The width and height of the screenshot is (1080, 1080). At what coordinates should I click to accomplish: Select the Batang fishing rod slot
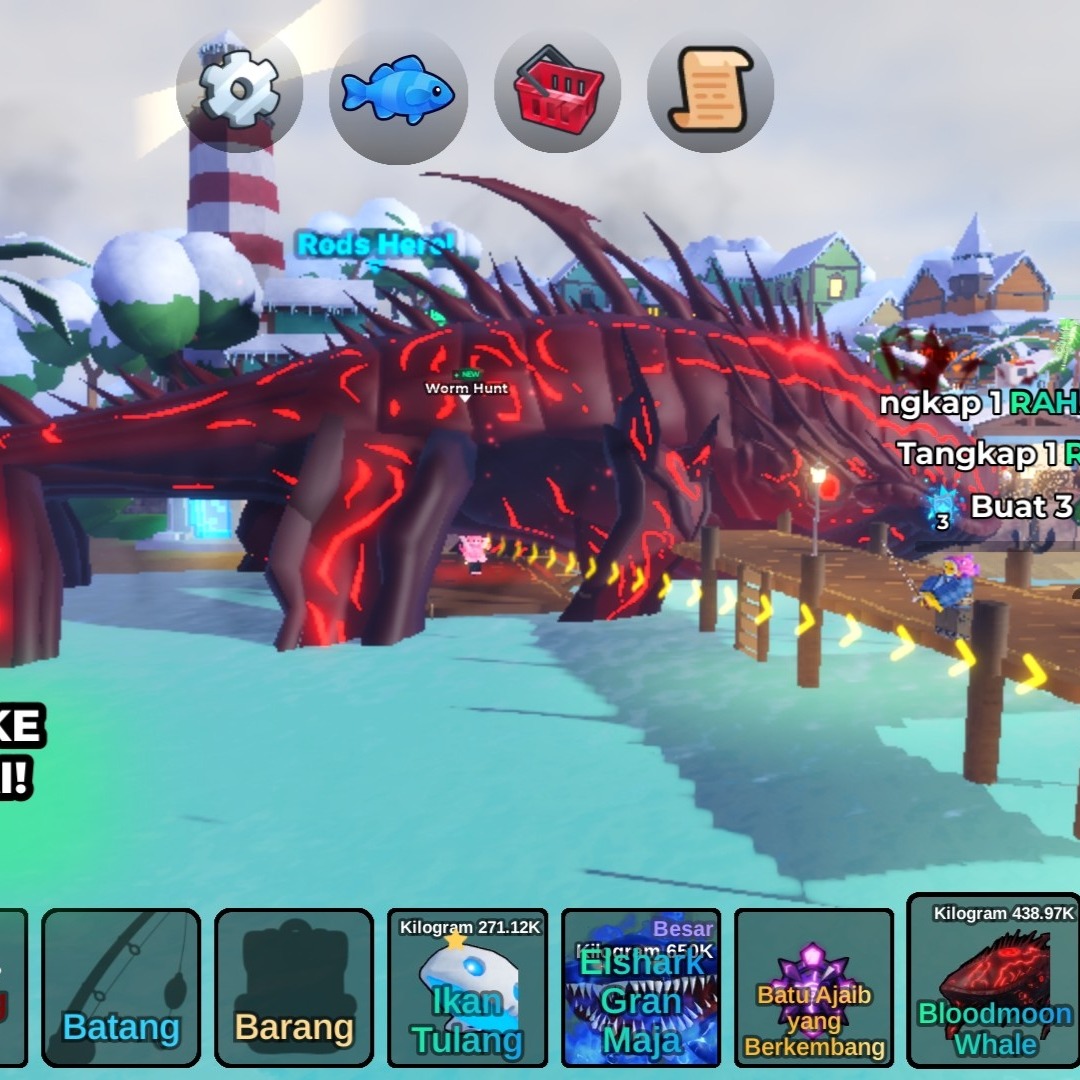(121, 988)
